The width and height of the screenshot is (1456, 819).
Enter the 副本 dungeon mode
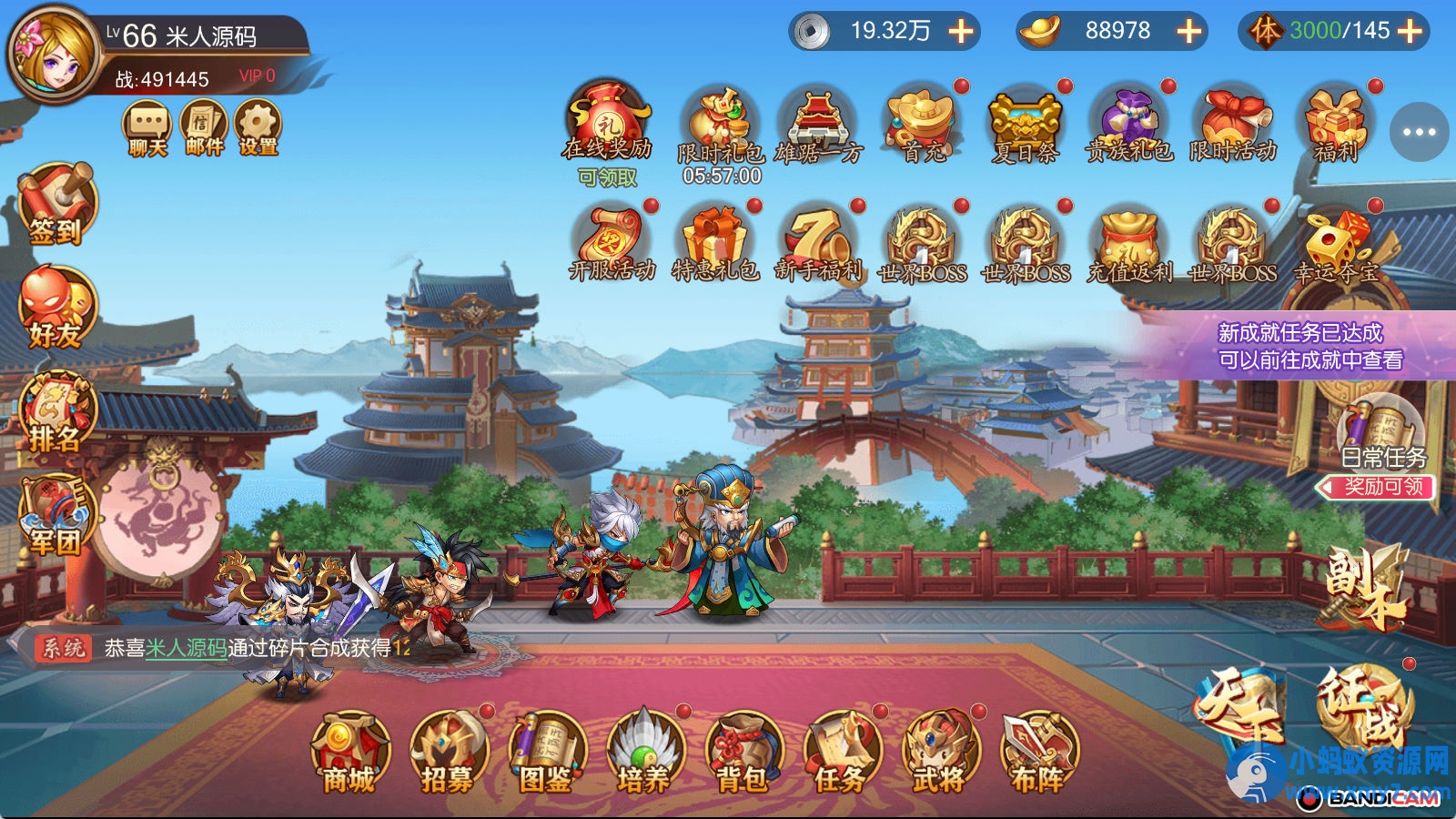1362,587
